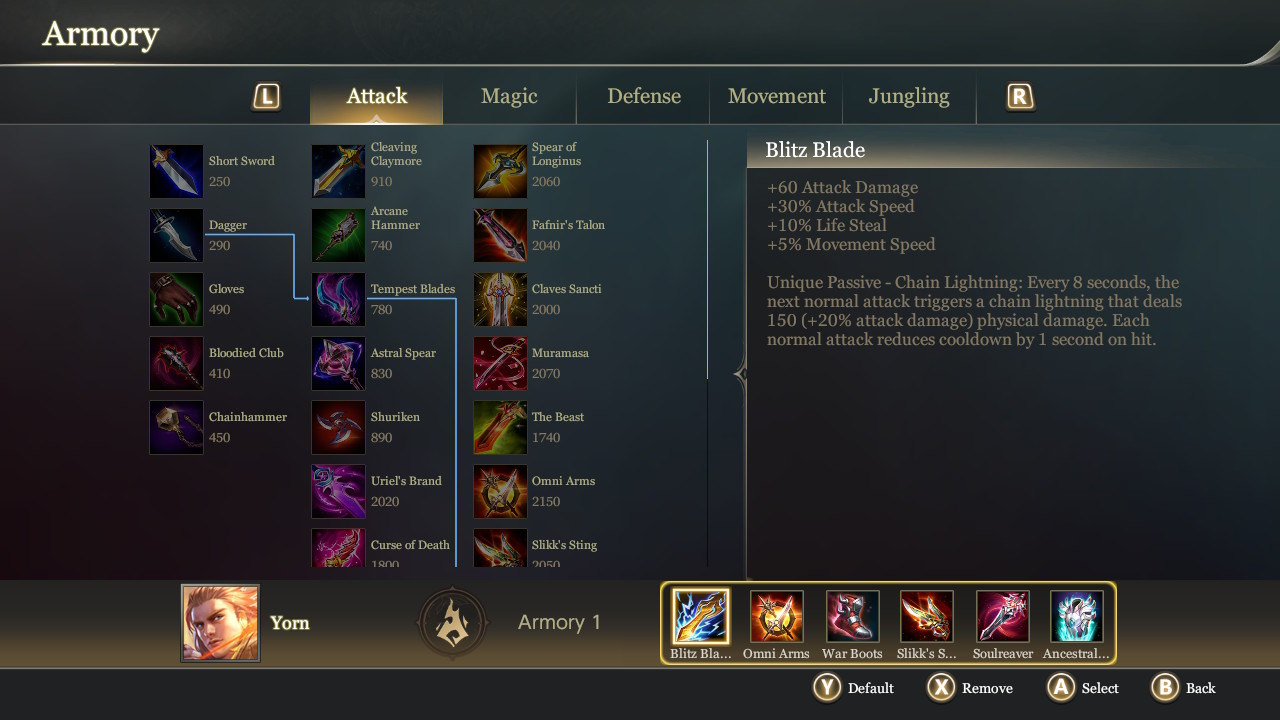Select the equipped Omni Arms slot
This screenshot has height=720, width=1280.
coord(776,616)
